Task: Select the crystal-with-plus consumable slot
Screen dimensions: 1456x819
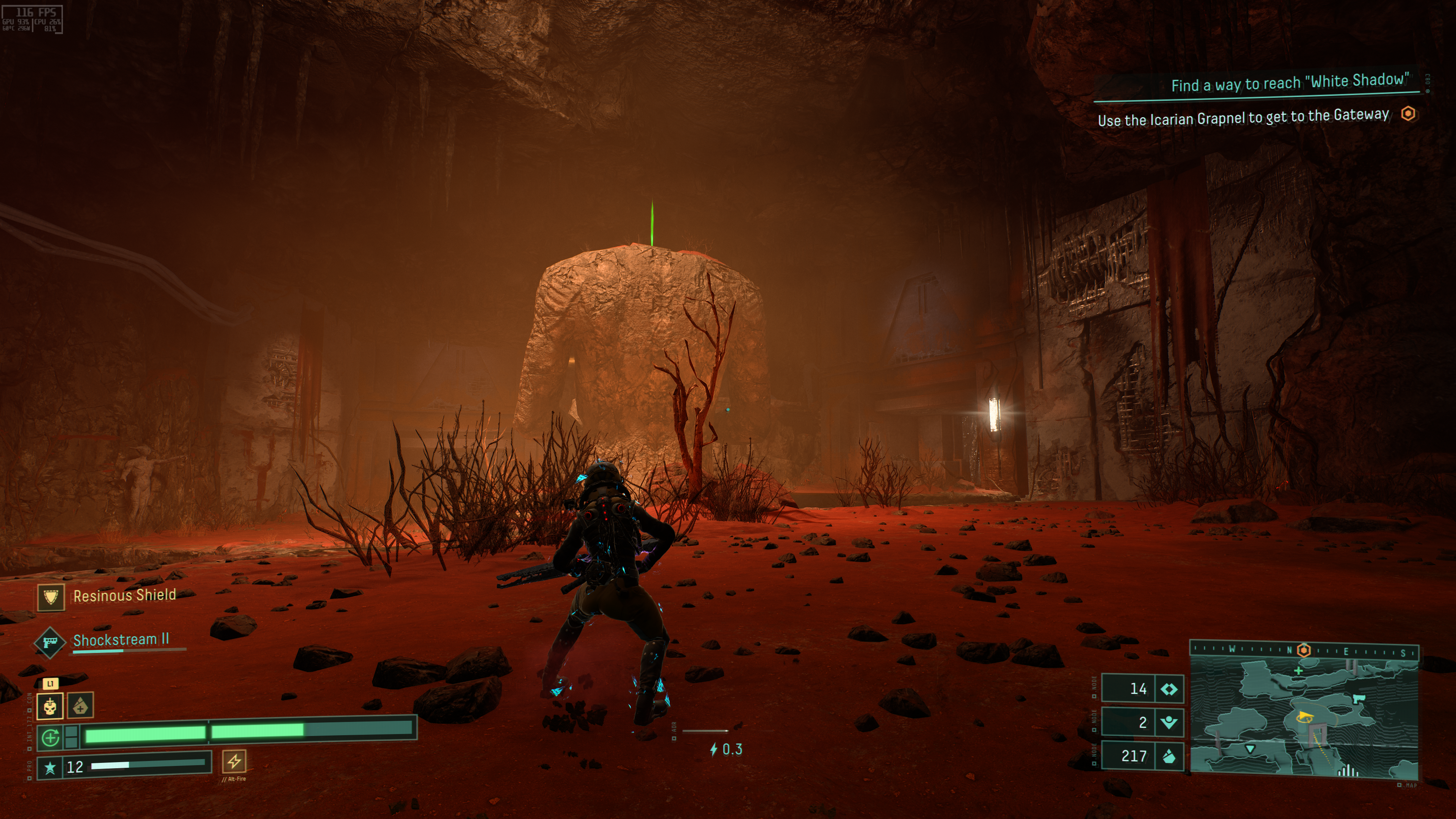Action: 80,706
